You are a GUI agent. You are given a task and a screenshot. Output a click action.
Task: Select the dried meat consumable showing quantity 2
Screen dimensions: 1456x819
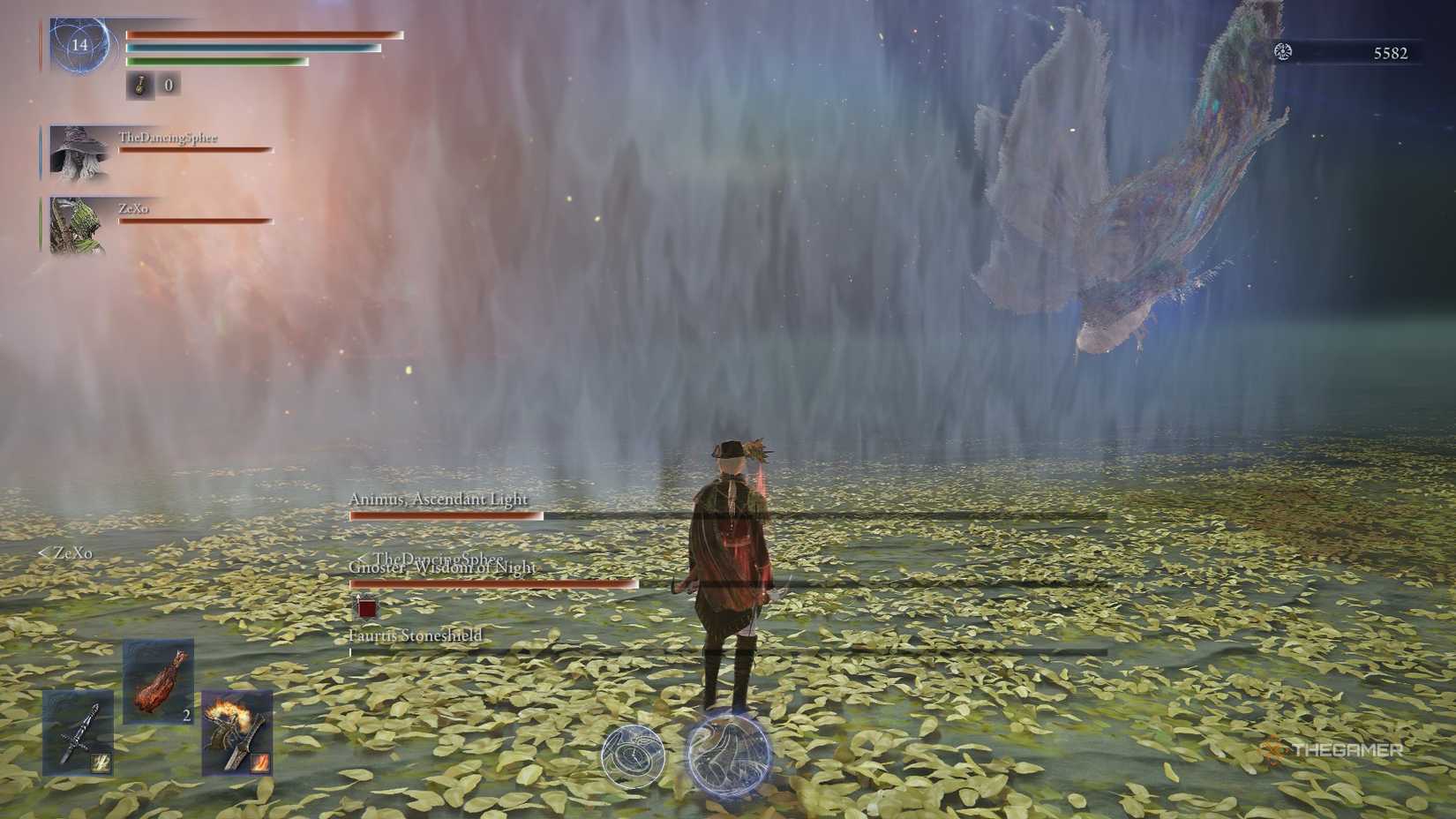click(x=157, y=684)
